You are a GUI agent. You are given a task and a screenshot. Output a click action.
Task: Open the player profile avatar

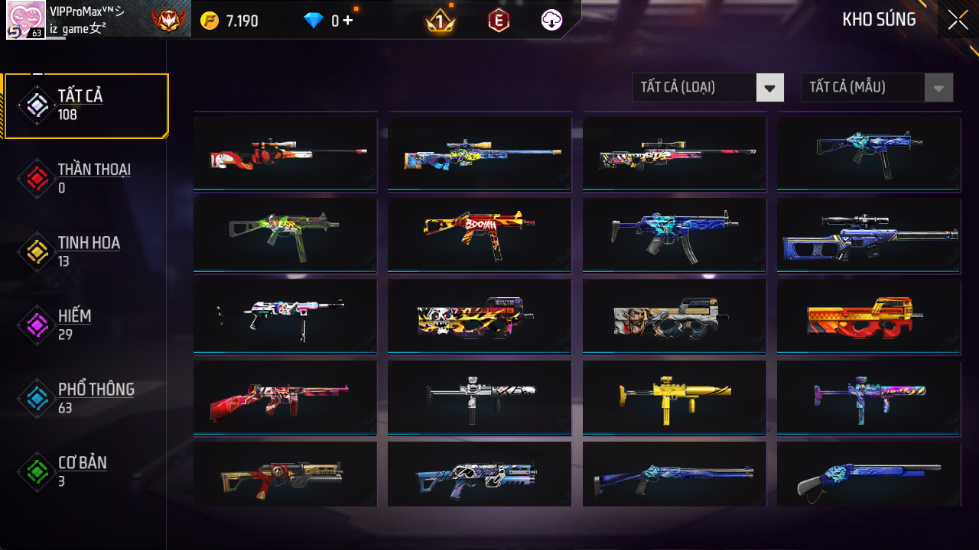click(x=25, y=20)
